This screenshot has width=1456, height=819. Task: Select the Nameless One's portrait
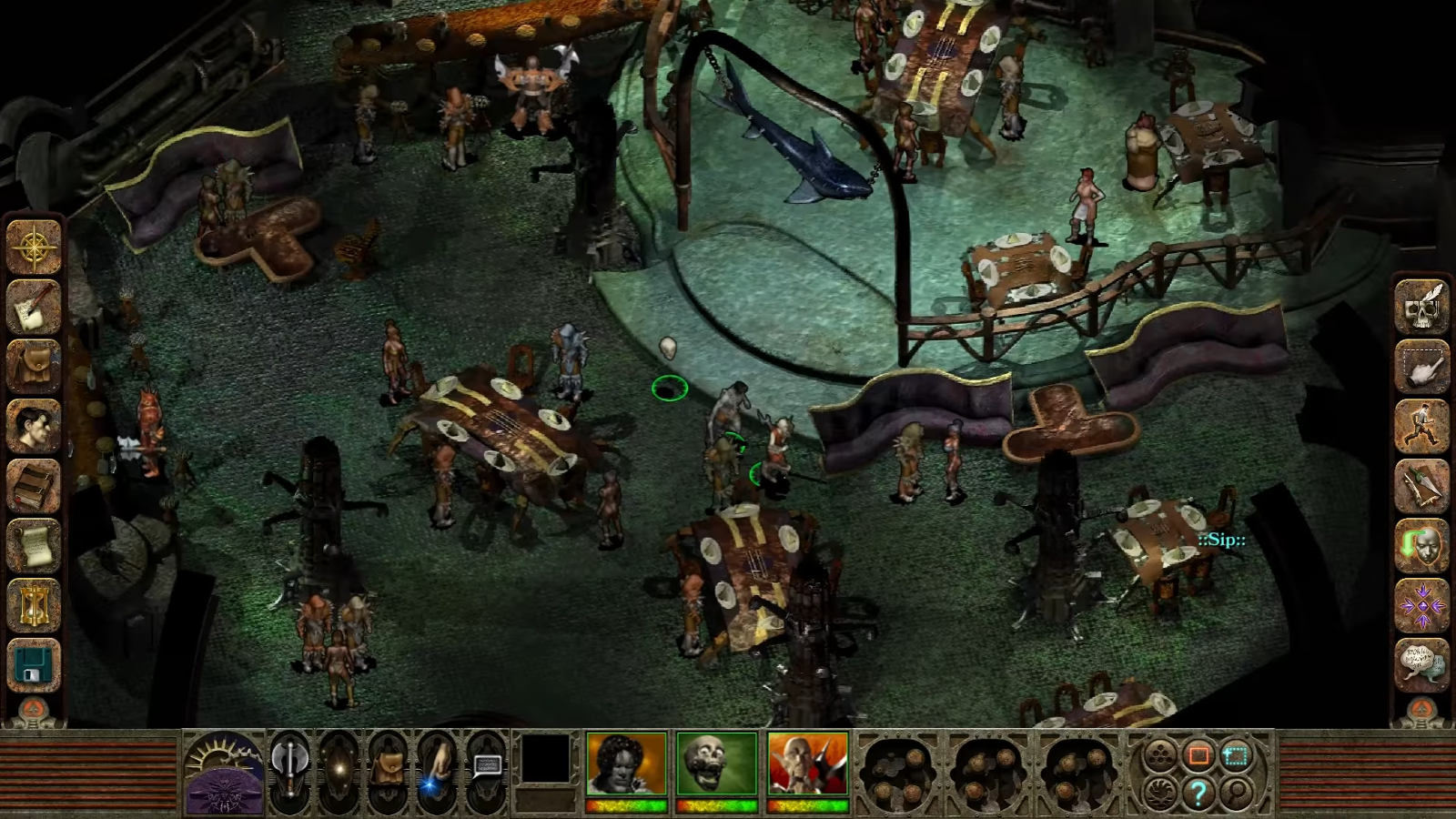coord(626,764)
